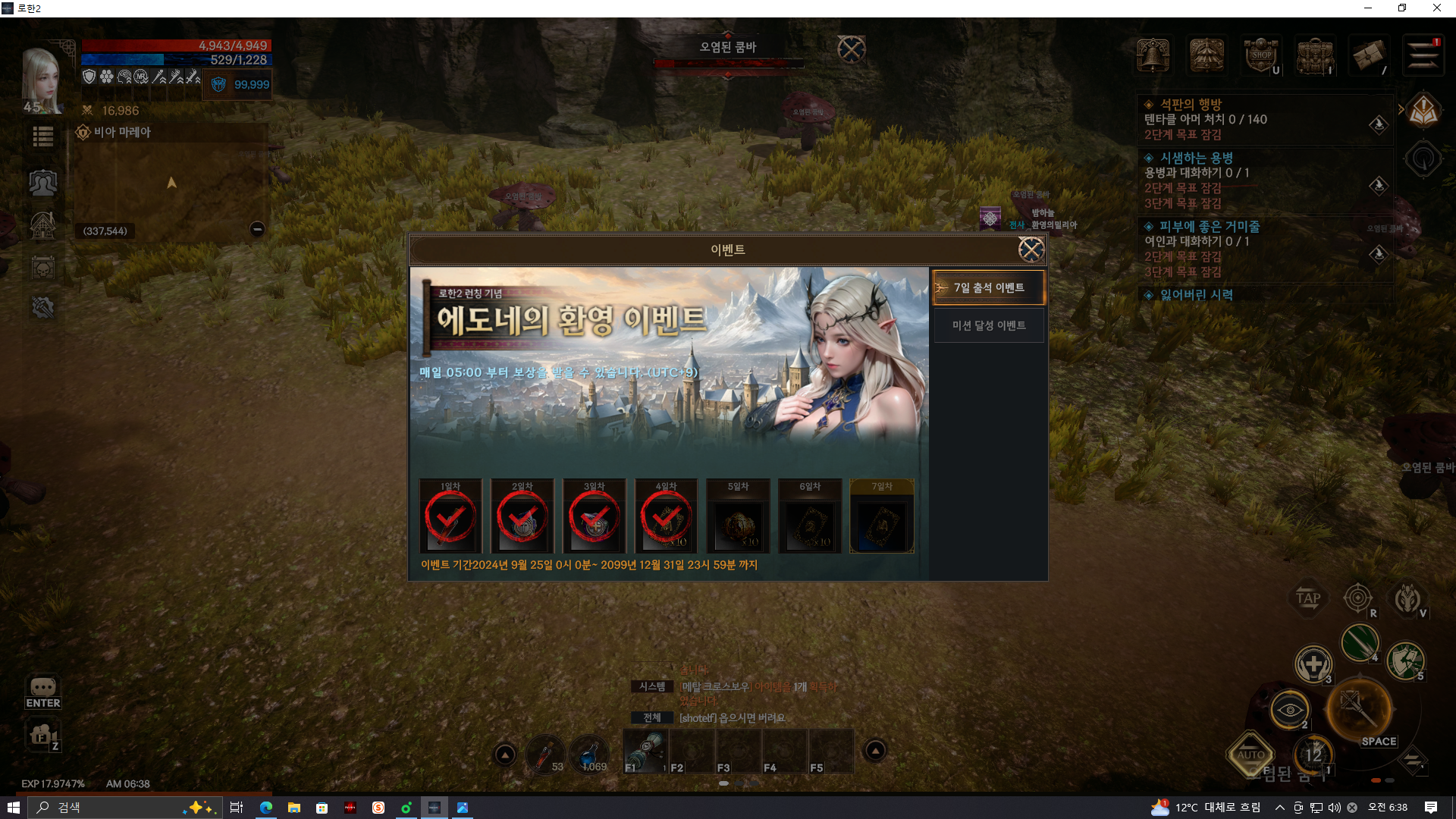The width and height of the screenshot is (1456, 819).
Task: Open the chat ENTER button
Action: (43, 692)
